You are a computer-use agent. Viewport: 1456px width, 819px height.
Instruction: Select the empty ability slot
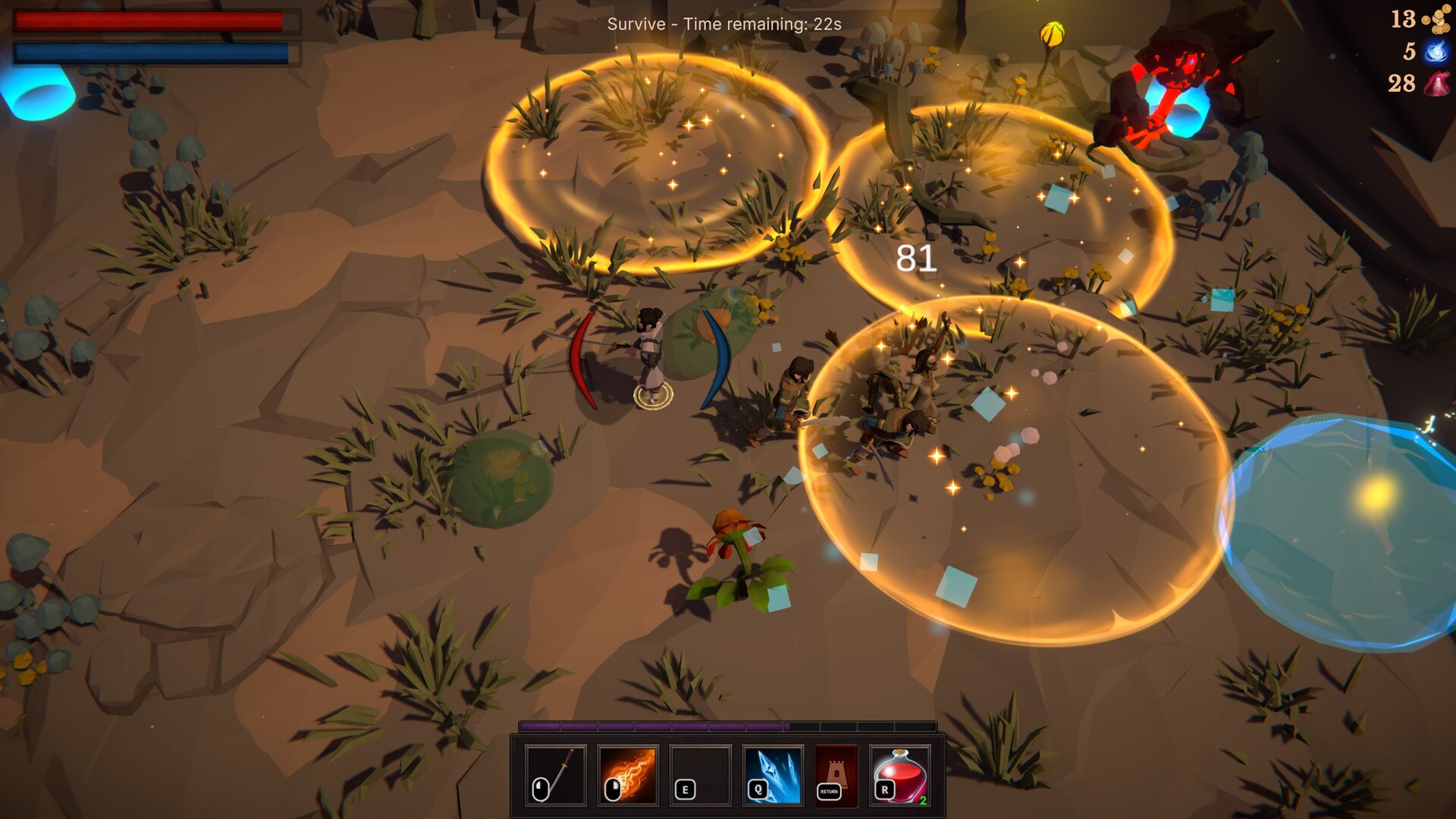pyautogui.click(x=701, y=774)
